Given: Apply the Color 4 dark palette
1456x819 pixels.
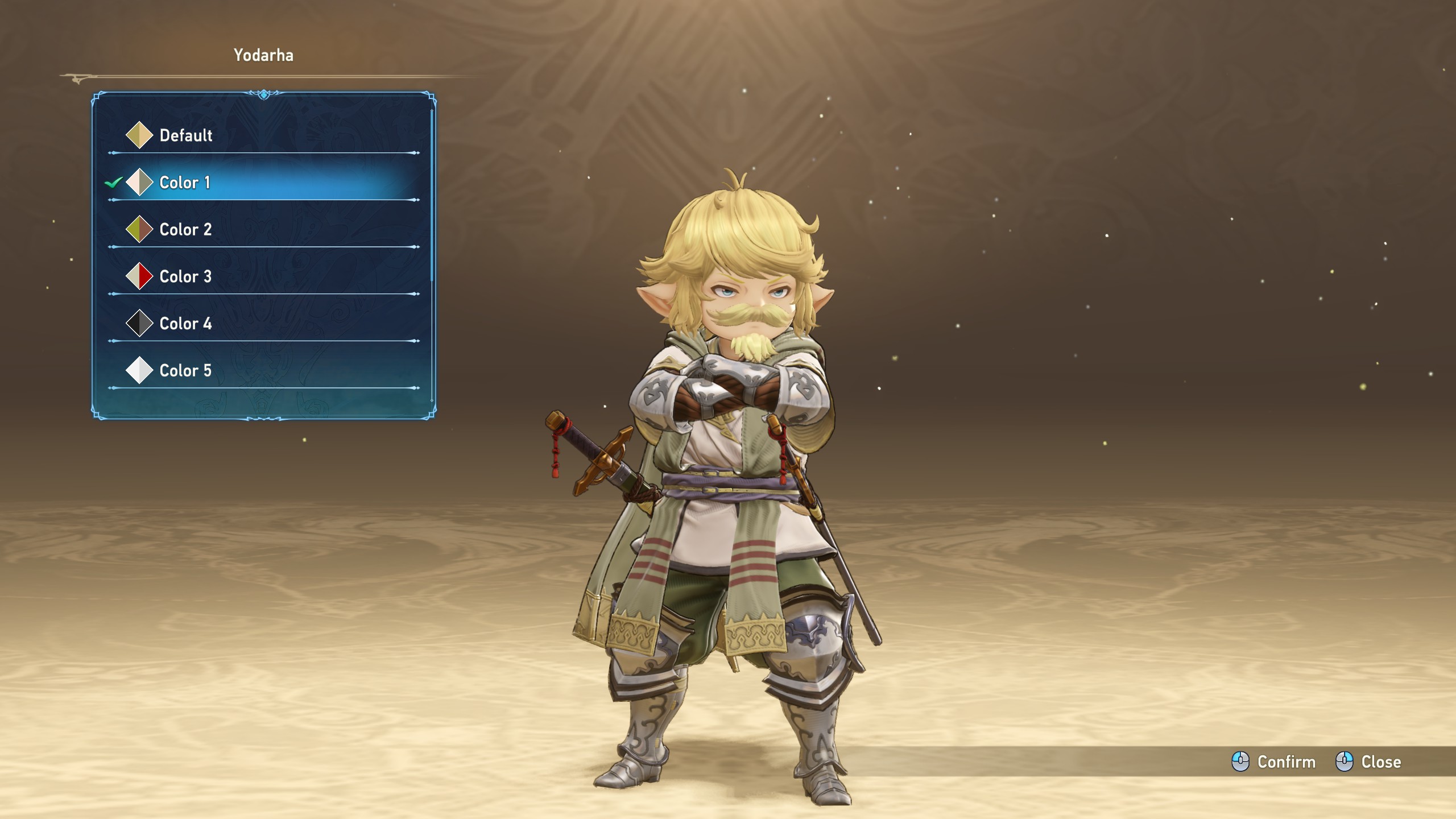Looking at the screenshot, I should [x=185, y=324].
